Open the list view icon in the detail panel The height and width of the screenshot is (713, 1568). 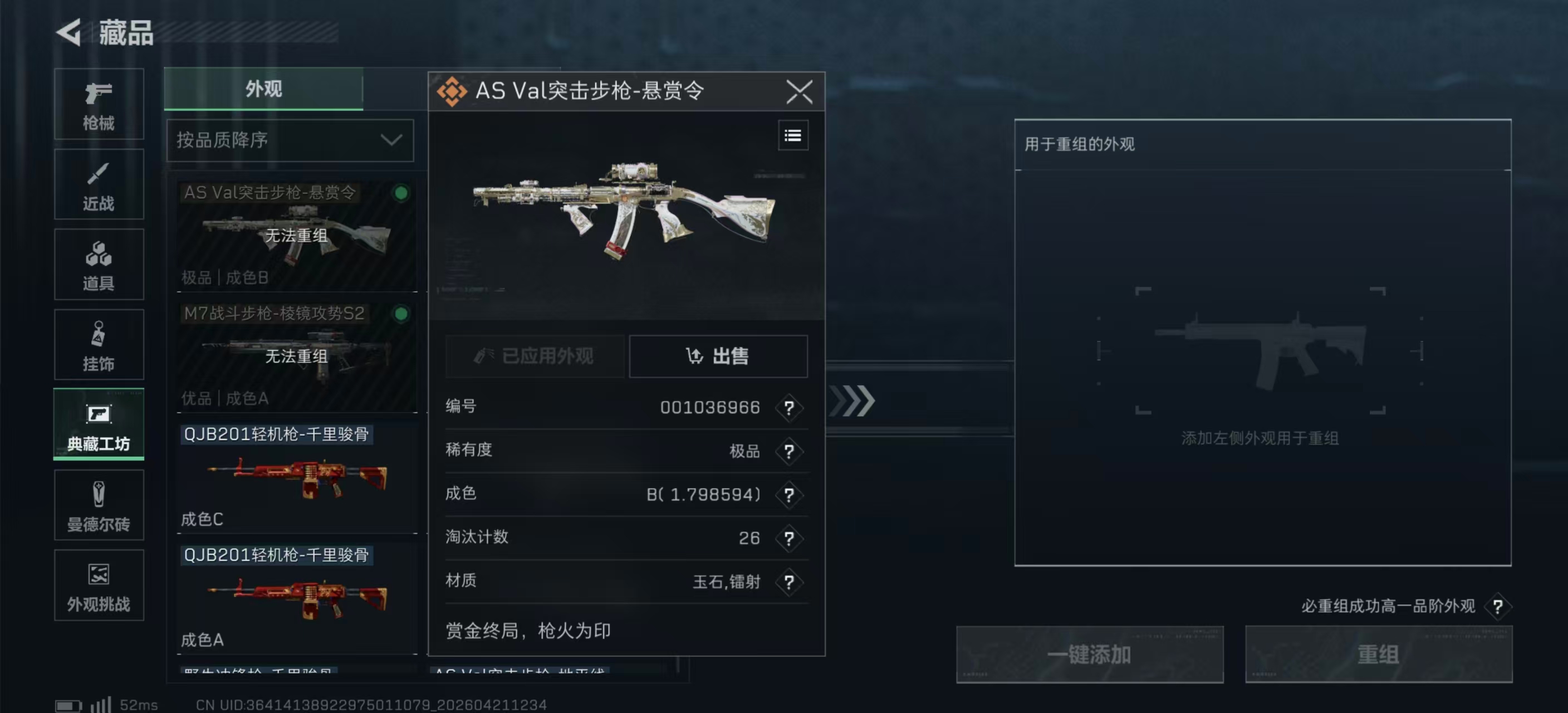click(792, 135)
